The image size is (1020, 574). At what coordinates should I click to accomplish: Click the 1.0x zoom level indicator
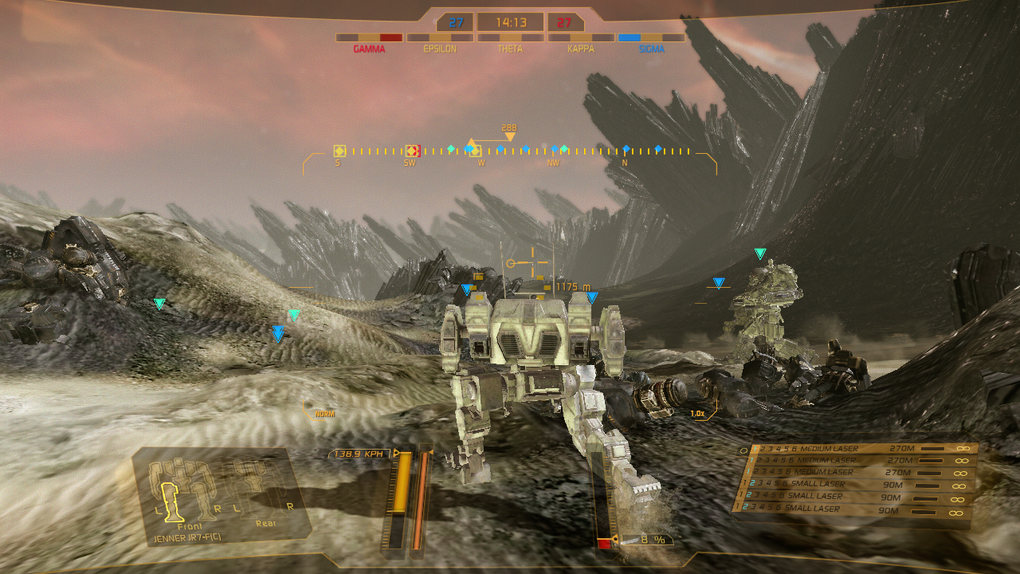(x=697, y=413)
